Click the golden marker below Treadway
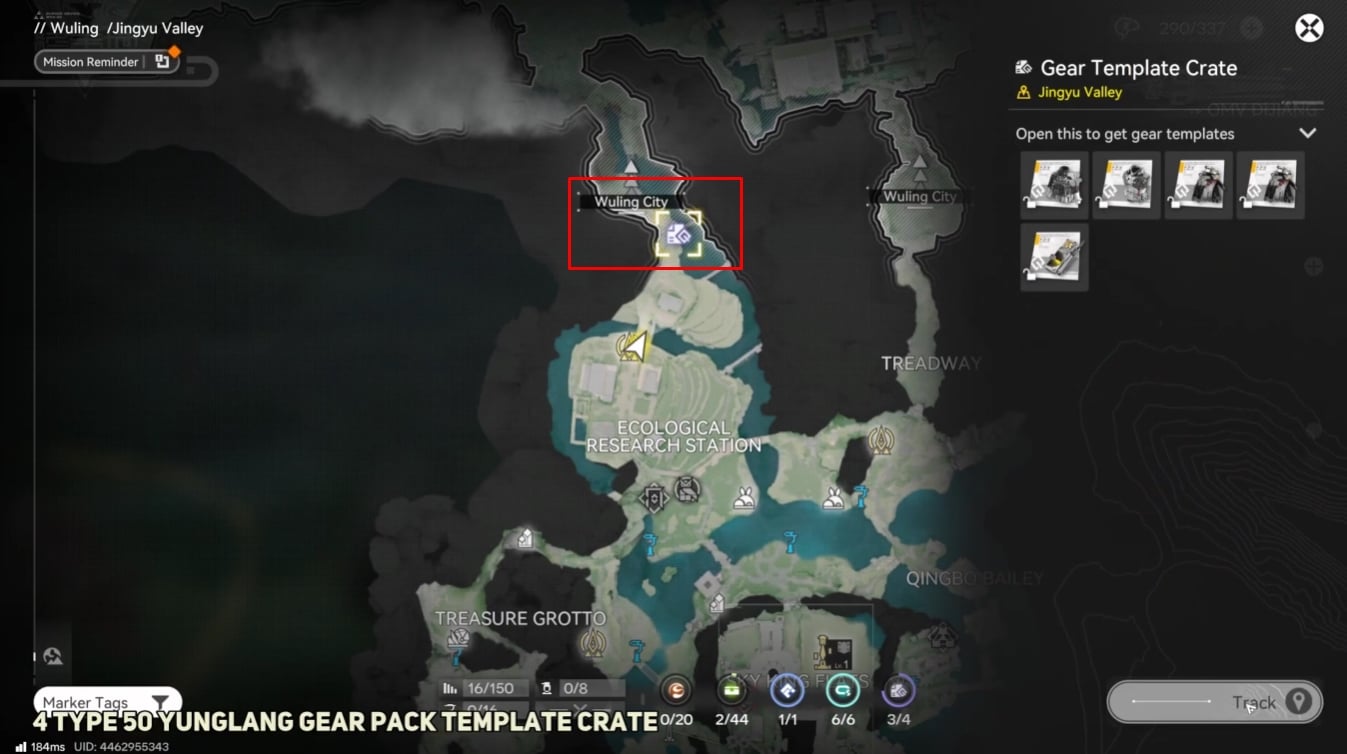The image size is (1347, 754). click(x=881, y=439)
